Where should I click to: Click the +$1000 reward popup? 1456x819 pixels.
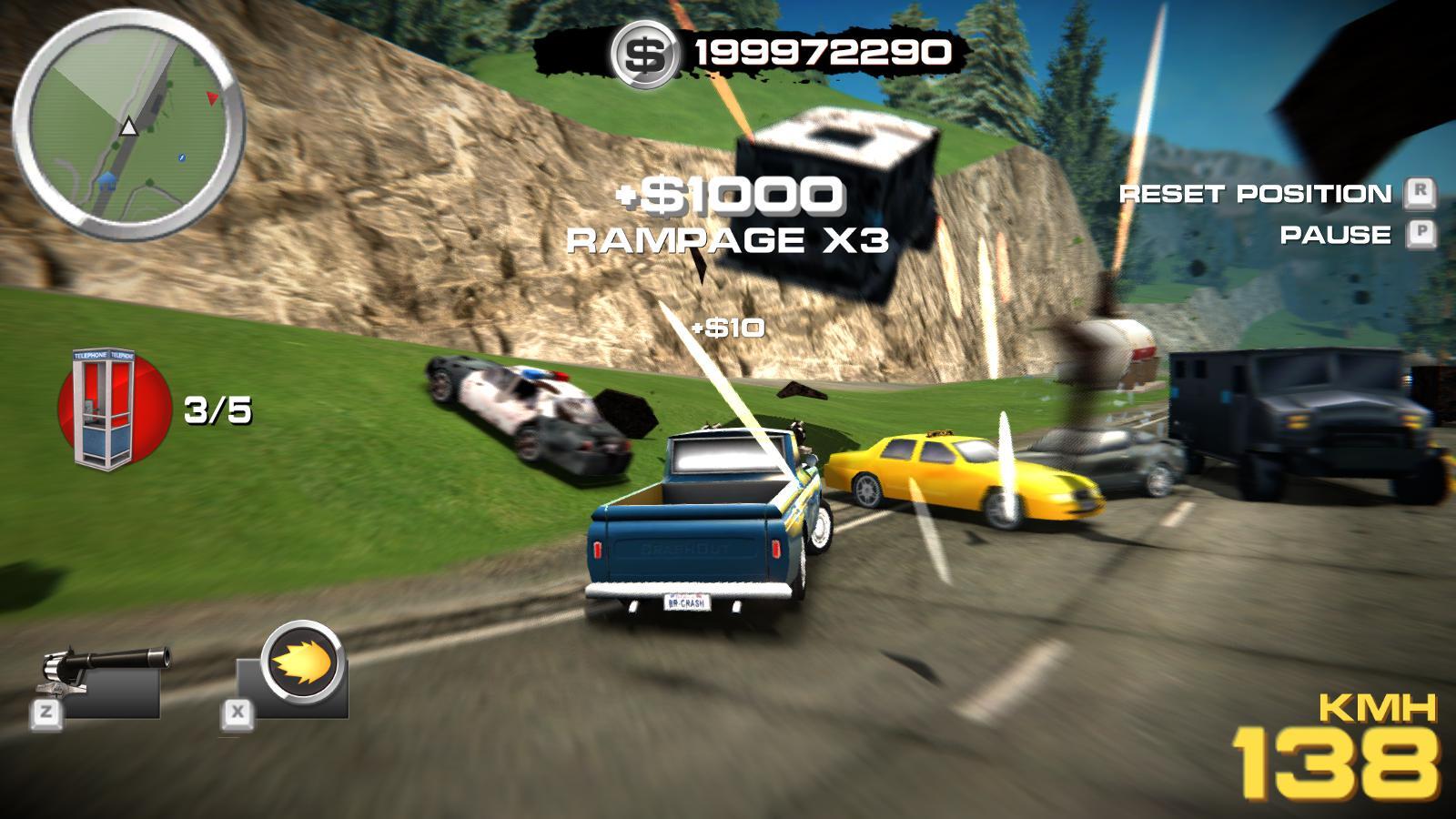coord(728,194)
